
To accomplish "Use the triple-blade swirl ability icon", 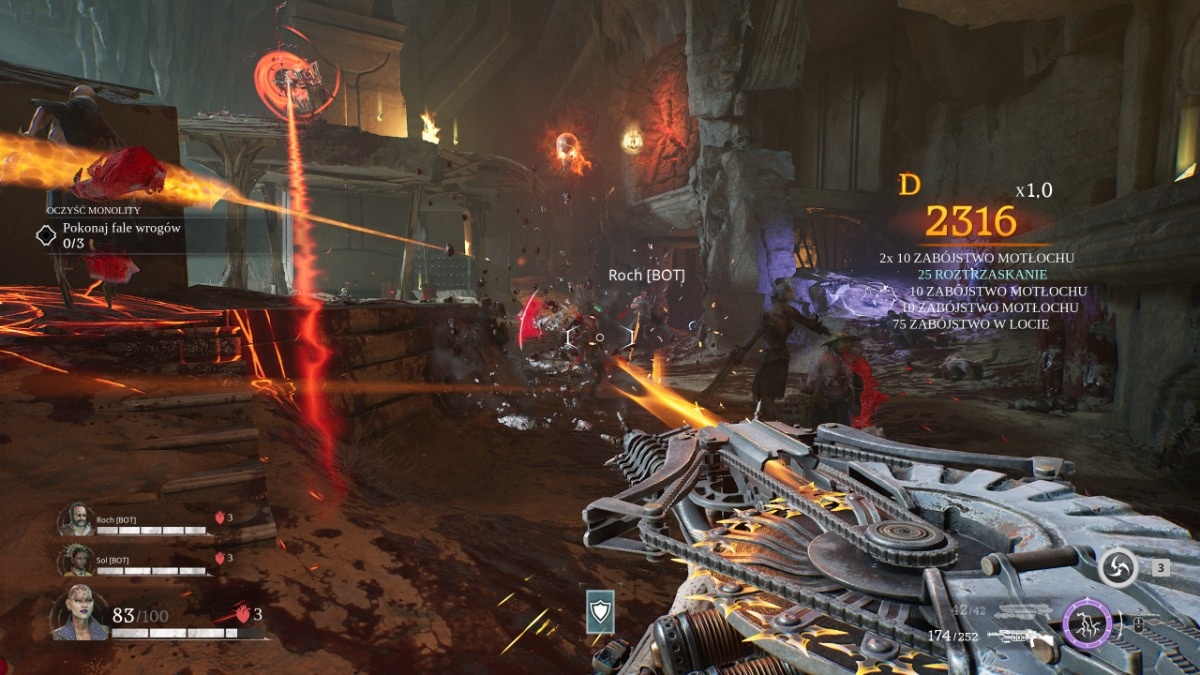I will [x=1118, y=568].
